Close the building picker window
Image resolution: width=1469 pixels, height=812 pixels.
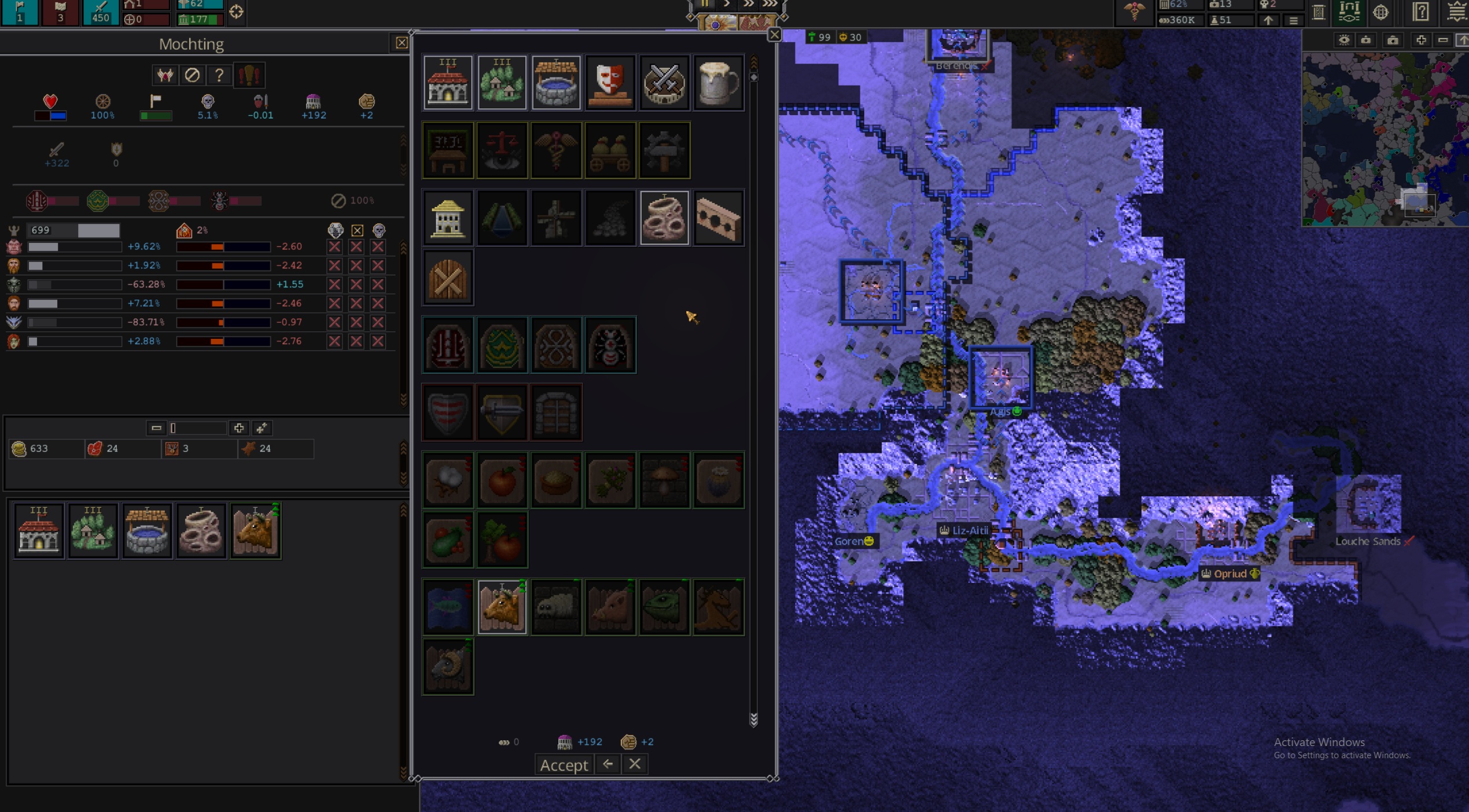[x=774, y=35]
